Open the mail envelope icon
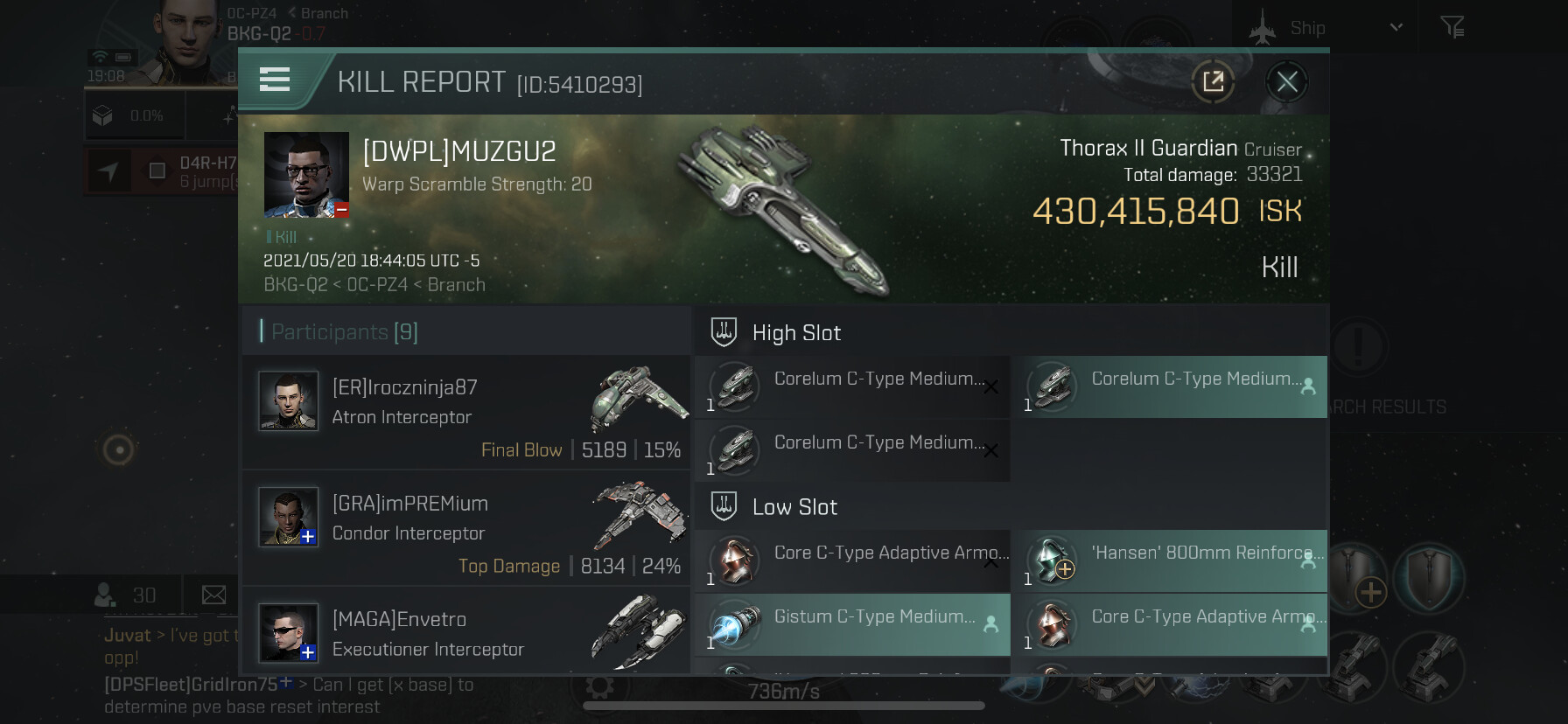 (x=213, y=595)
